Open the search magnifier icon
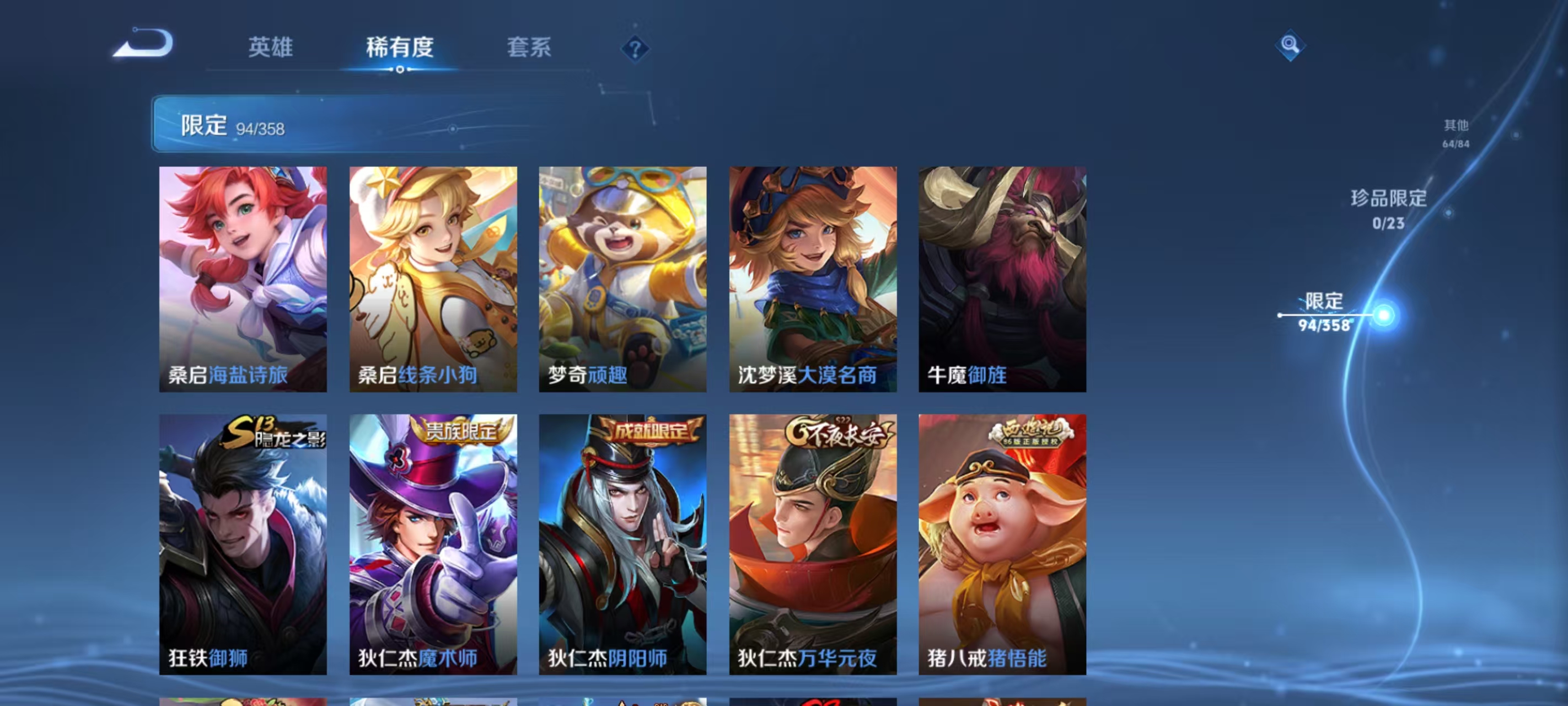This screenshot has height=706, width=1568. click(1291, 45)
